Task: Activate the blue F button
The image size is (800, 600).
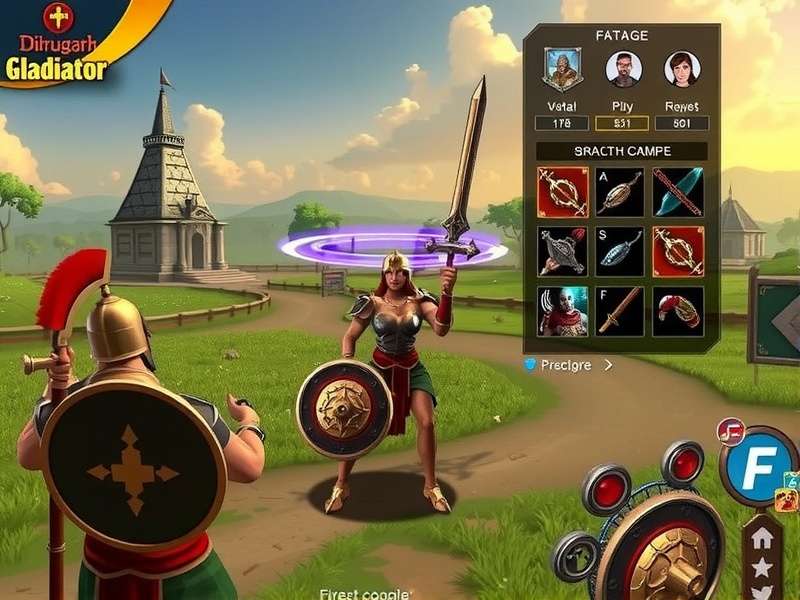Action: pos(758,467)
